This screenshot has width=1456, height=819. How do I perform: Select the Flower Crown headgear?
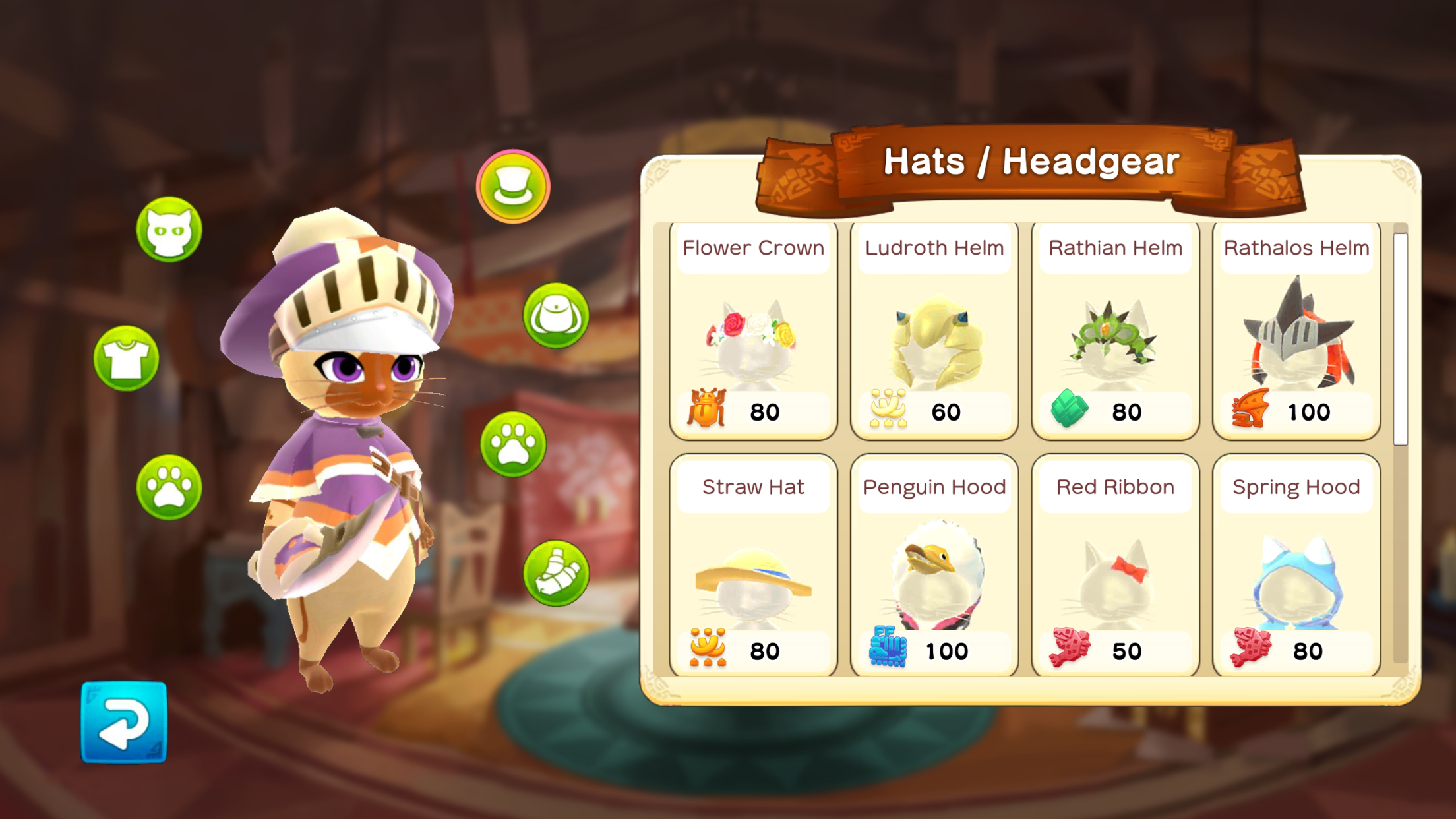coord(753,330)
